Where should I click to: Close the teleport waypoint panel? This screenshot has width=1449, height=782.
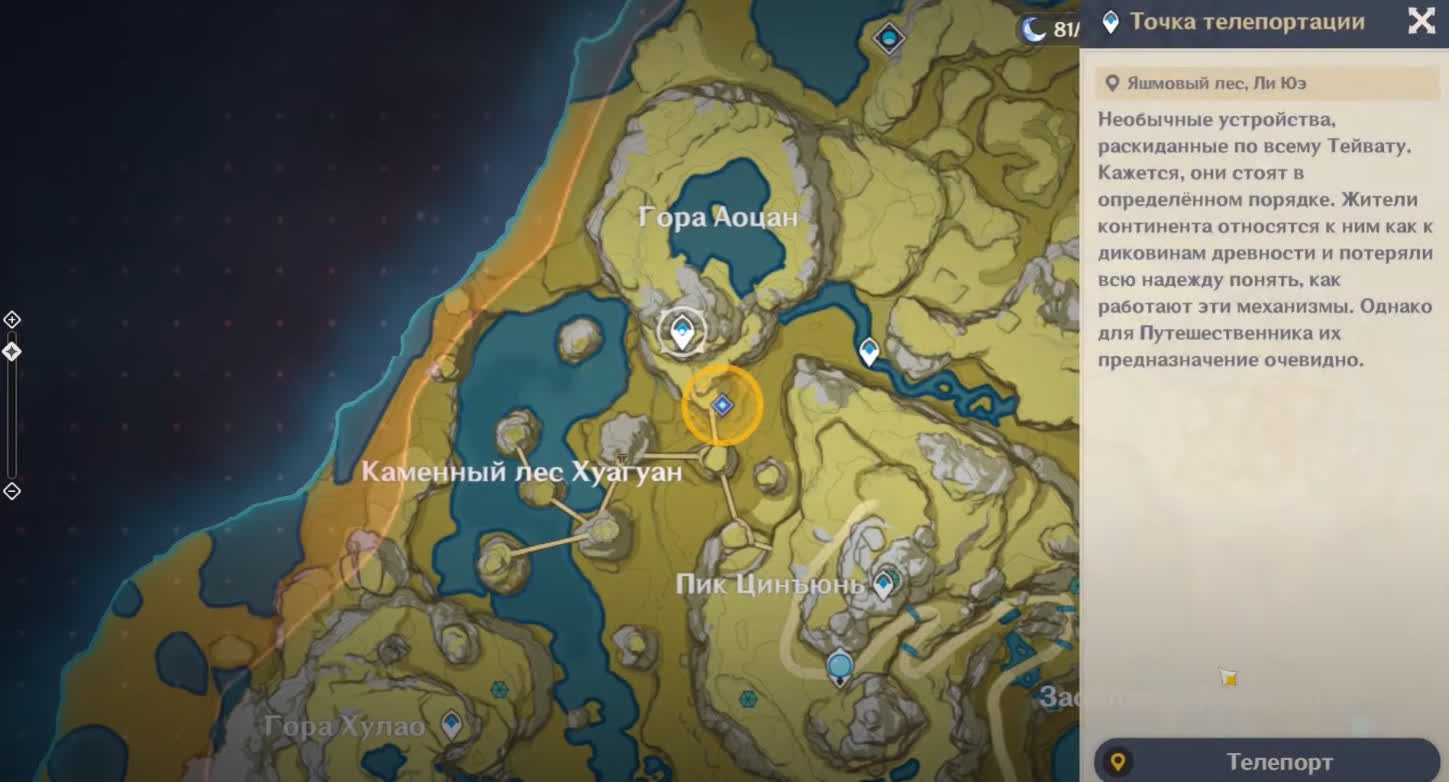[1421, 21]
